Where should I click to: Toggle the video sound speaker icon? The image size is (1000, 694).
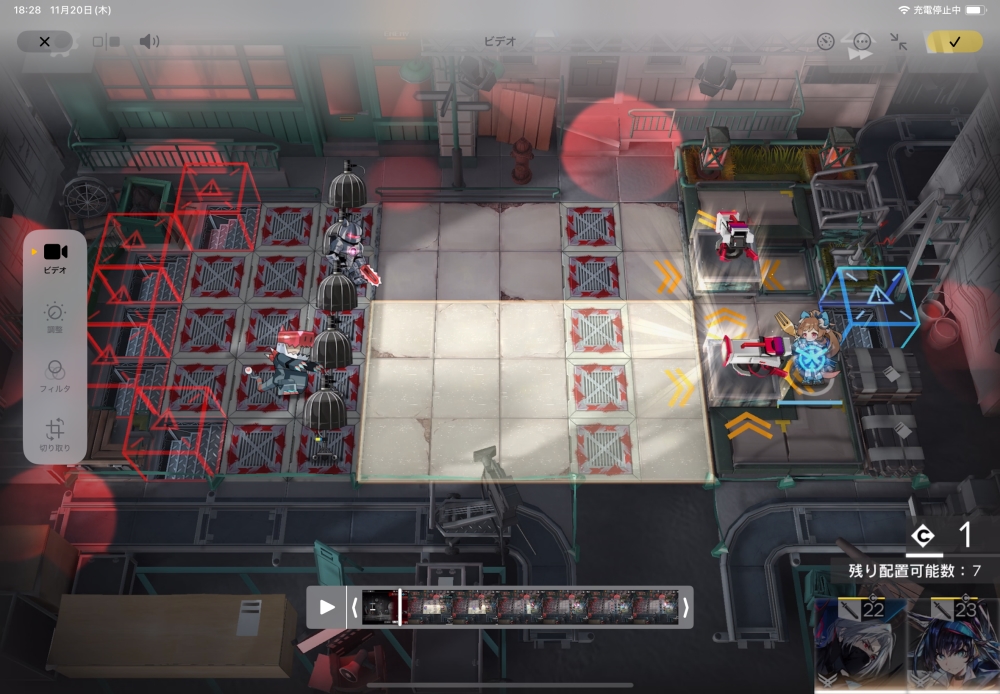(149, 42)
